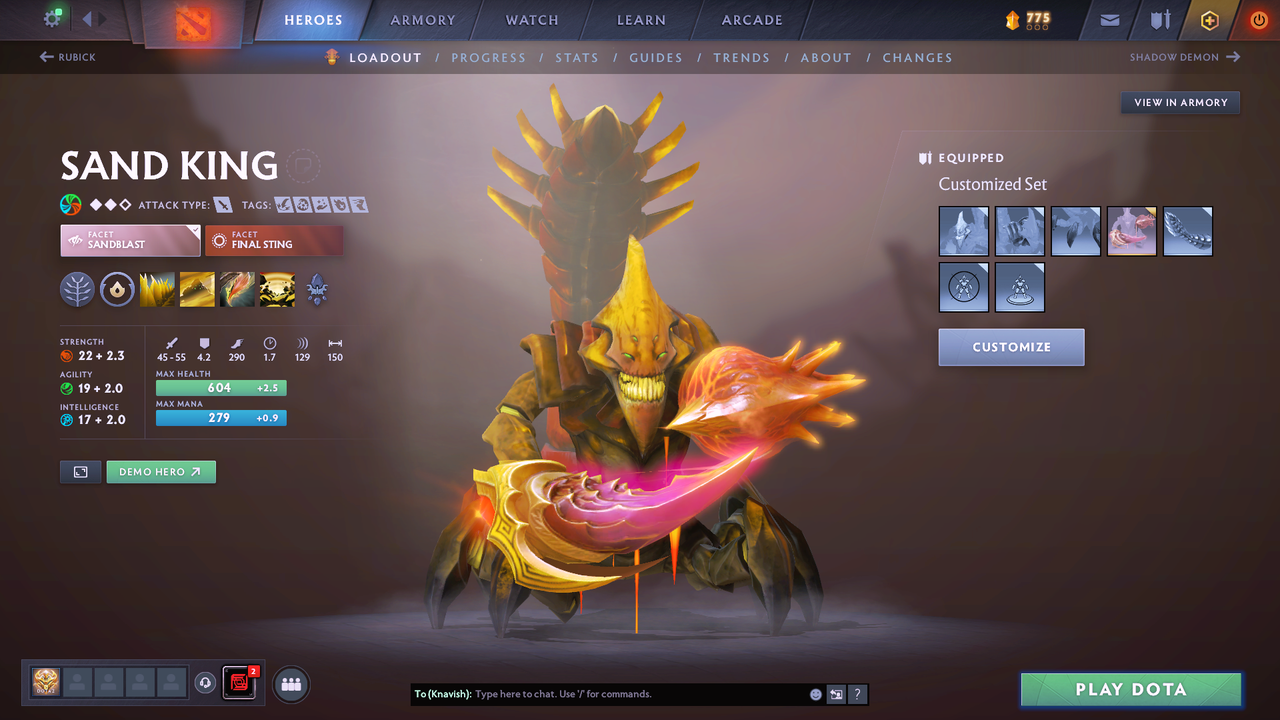Click the armory shield-and-sword icon
1280x720 pixels.
1158,20
